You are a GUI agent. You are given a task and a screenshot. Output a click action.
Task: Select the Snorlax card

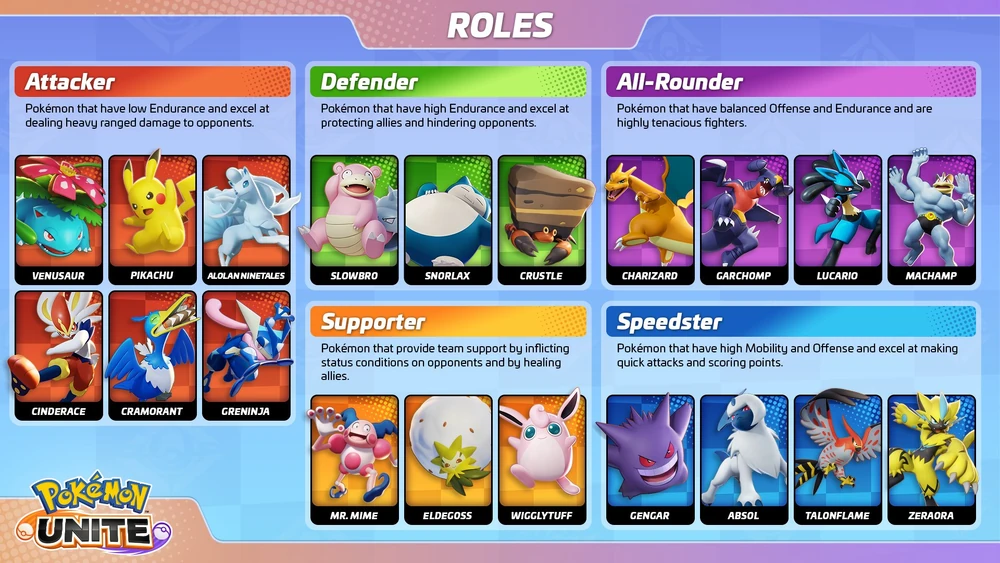448,219
